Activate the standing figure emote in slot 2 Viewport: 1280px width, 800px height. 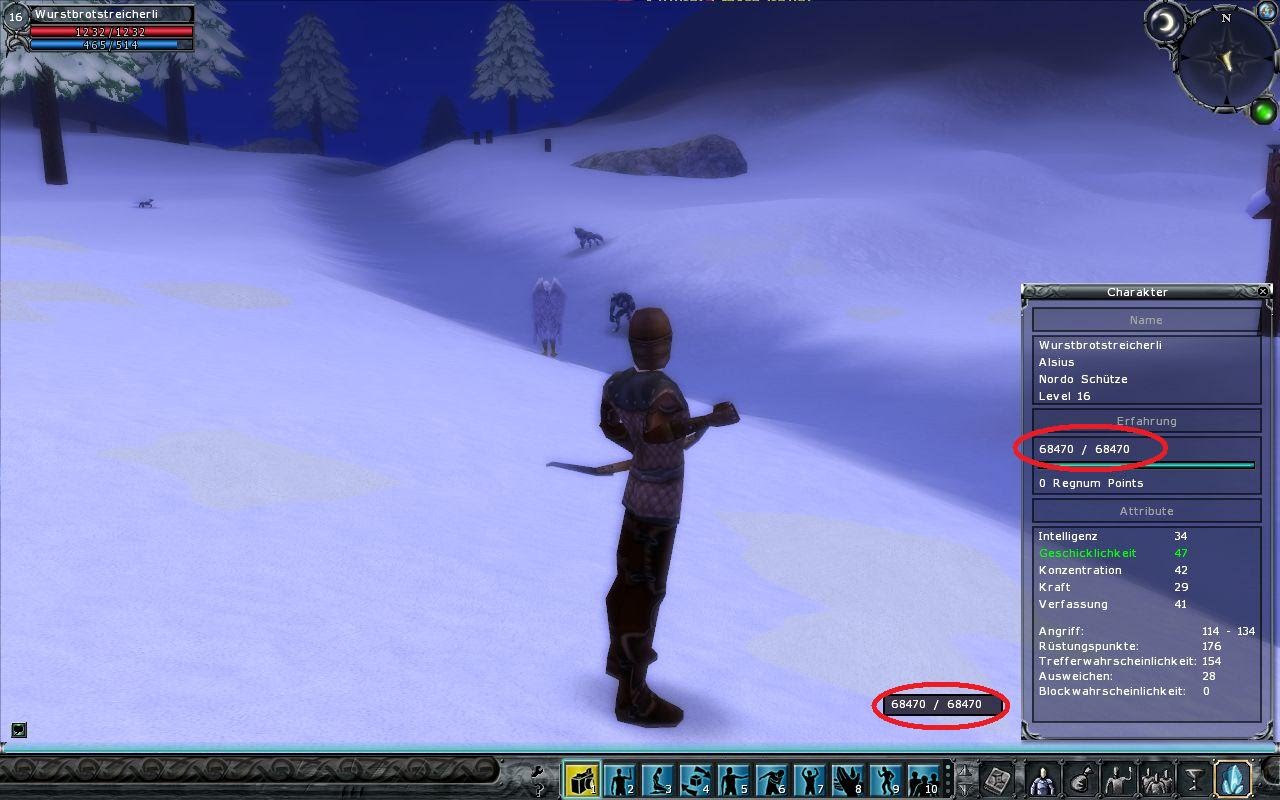tap(620, 779)
